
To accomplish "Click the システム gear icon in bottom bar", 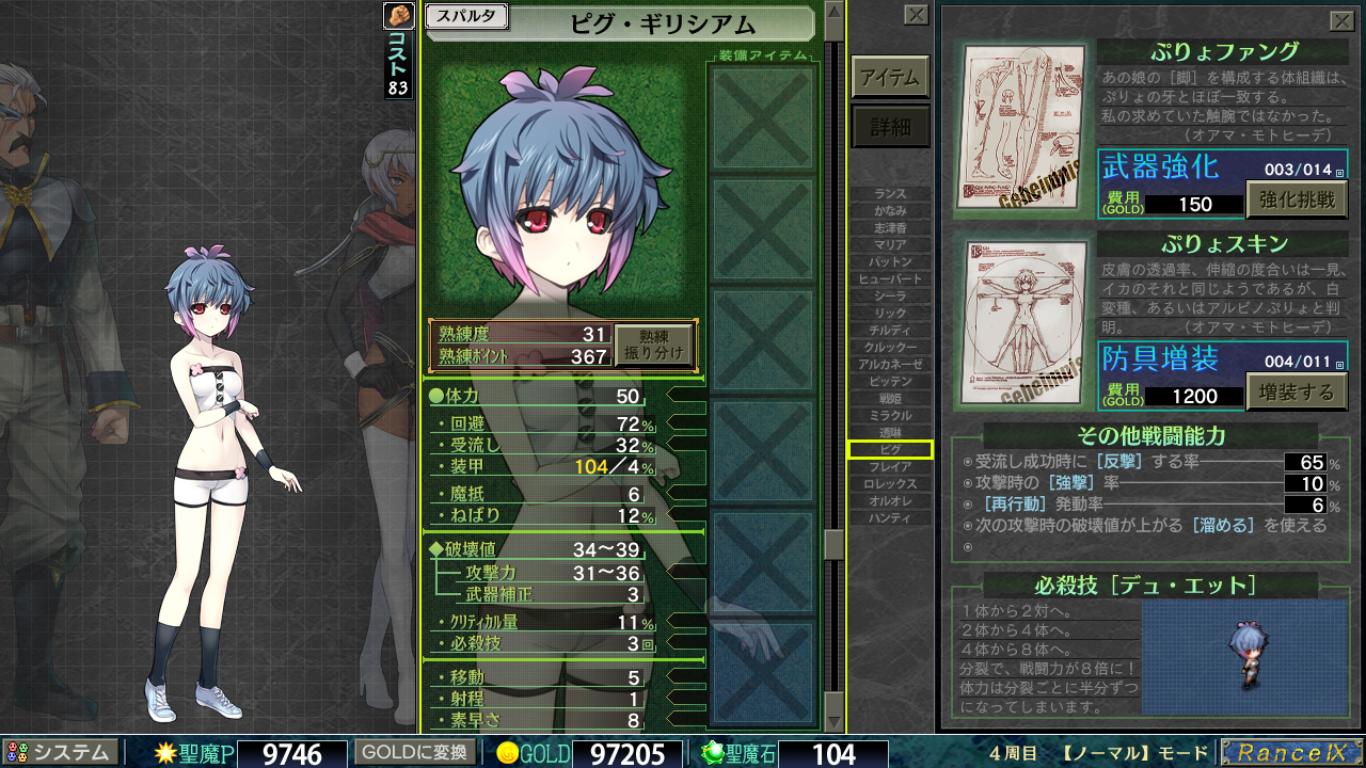I will tap(18, 753).
